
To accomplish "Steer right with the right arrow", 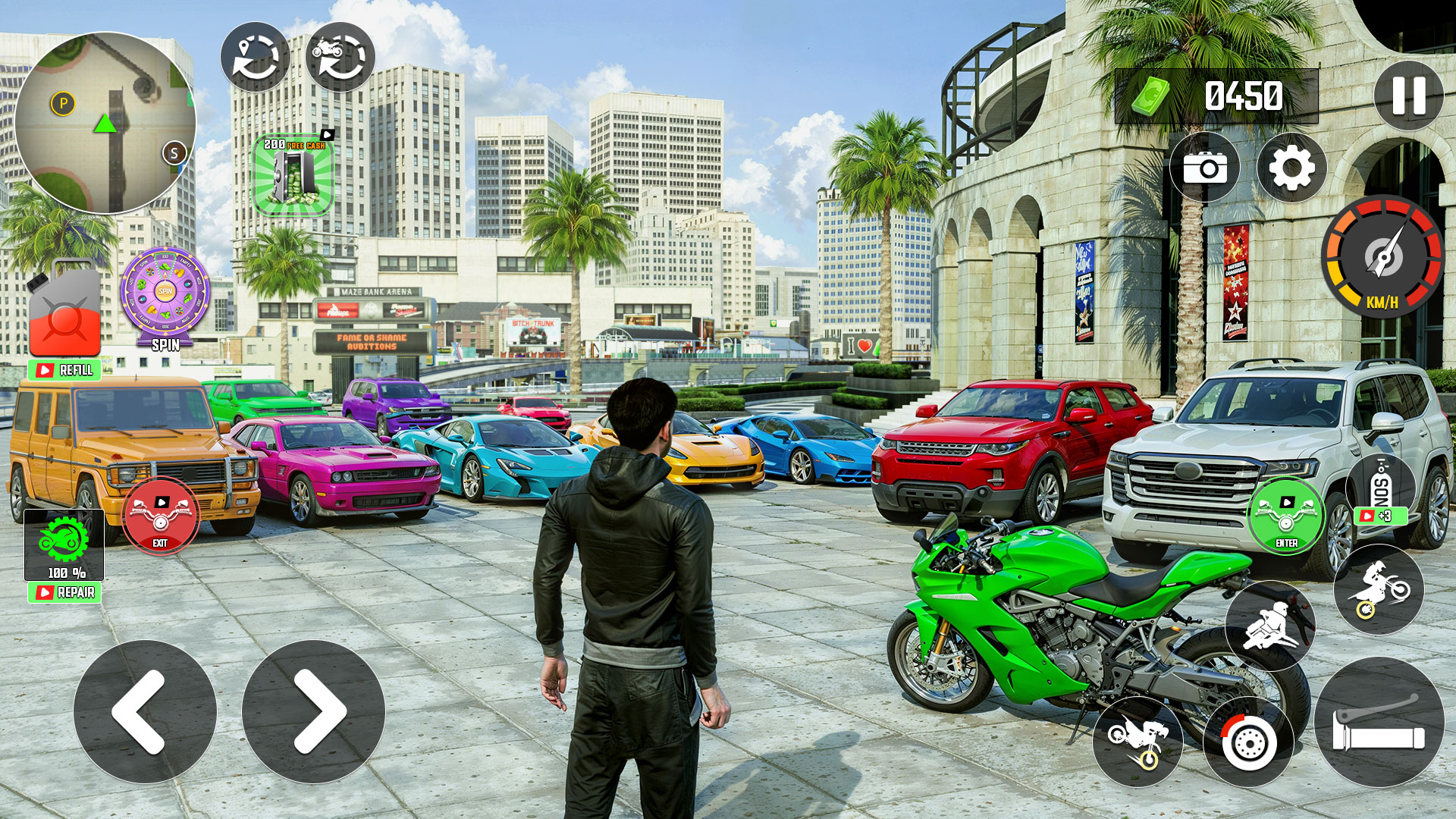I will pos(313,711).
